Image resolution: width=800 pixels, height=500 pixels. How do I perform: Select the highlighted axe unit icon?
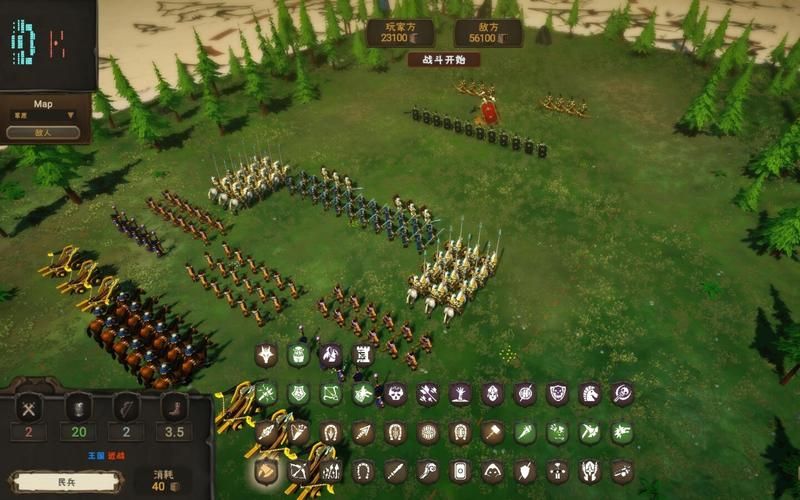tap(267, 470)
